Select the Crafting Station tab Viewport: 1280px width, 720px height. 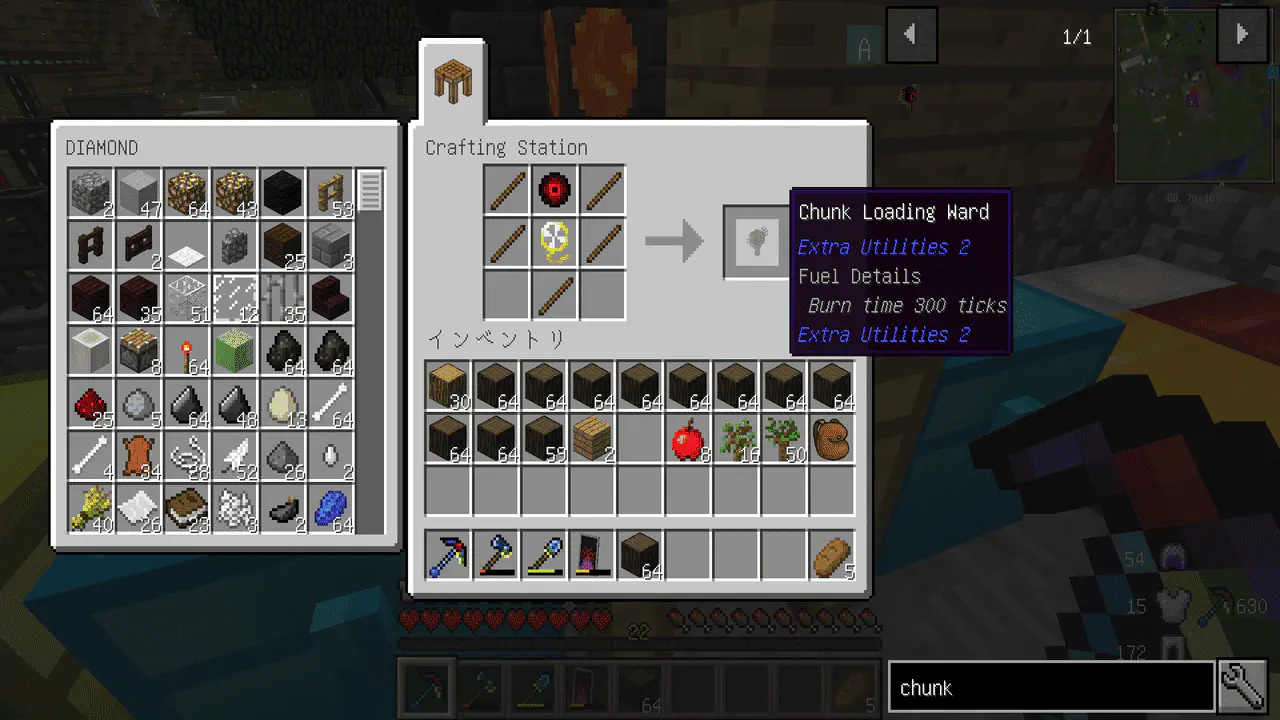tap(453, 80)
